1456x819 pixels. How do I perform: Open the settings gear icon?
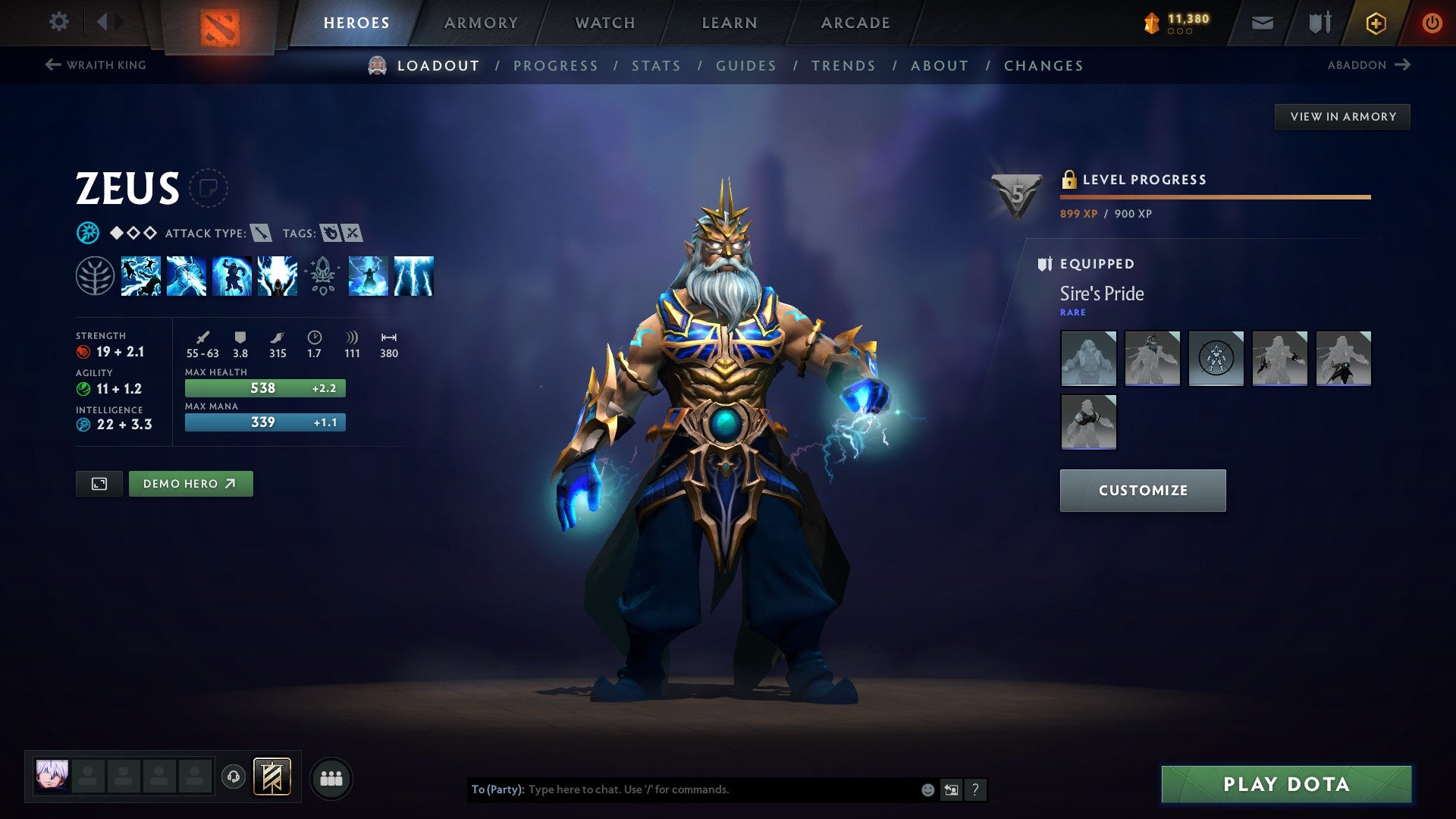tap(58, 22)
